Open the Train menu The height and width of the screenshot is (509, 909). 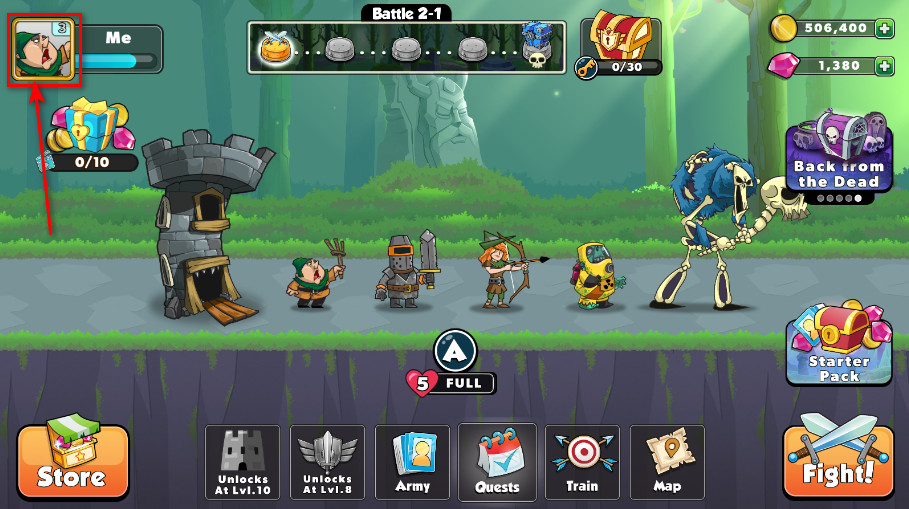coord(582,462)
